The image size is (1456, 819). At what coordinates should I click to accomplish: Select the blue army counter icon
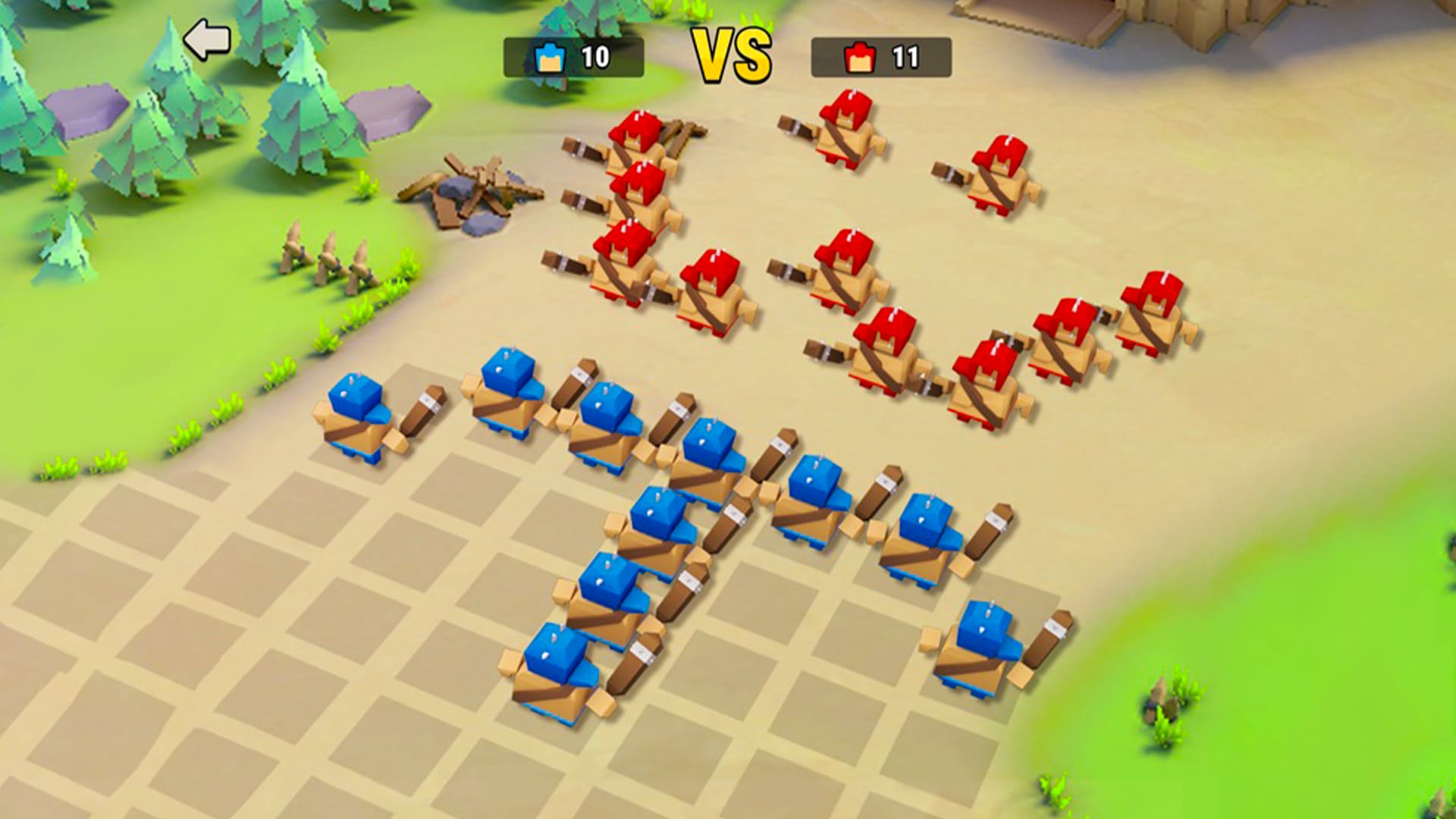pyautogui.click(x=549, y=55)
